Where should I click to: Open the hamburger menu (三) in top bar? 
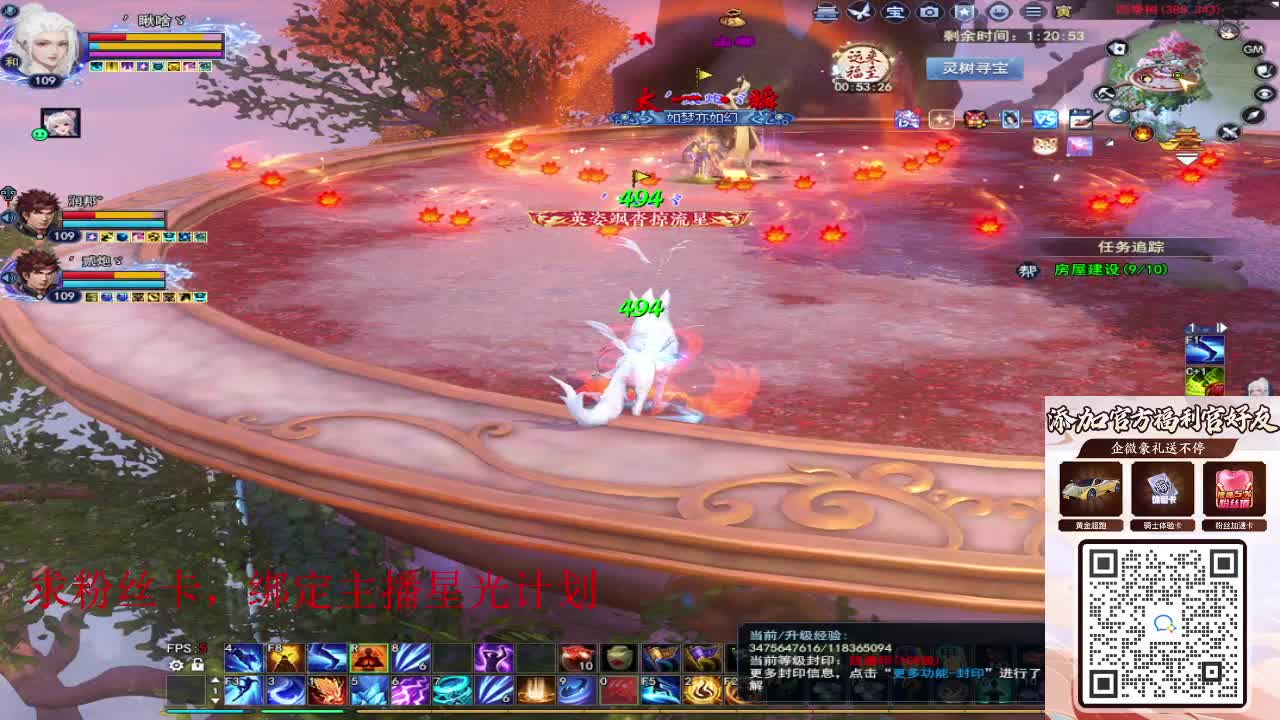pos(1032,12)
